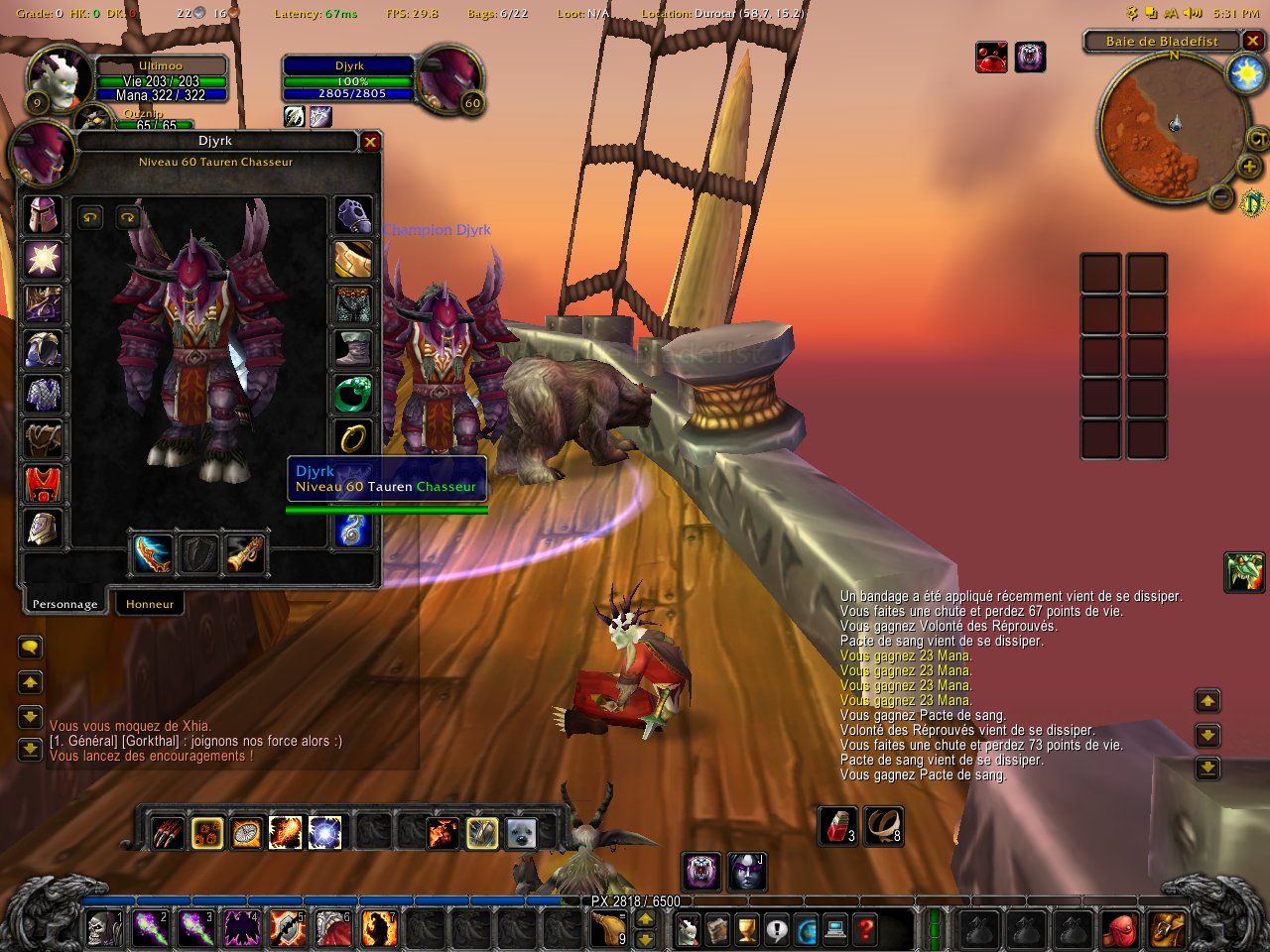
Task: Select the Personnage tab
Action: 64,604
